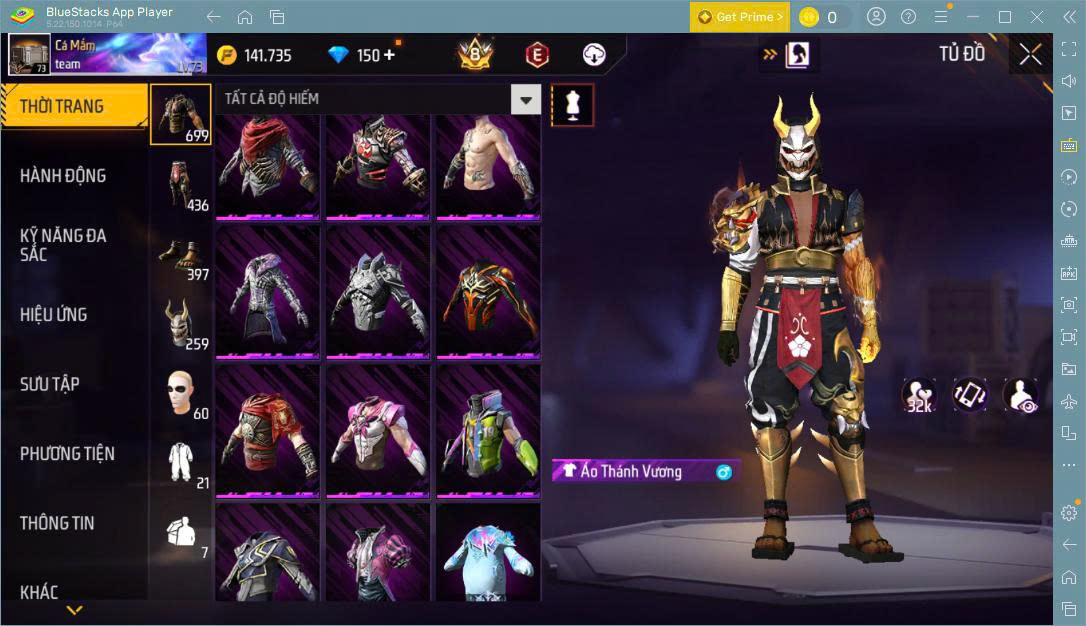Choose the shoes subcategory showing 397
1086x626 pixels.
point(181,254)
